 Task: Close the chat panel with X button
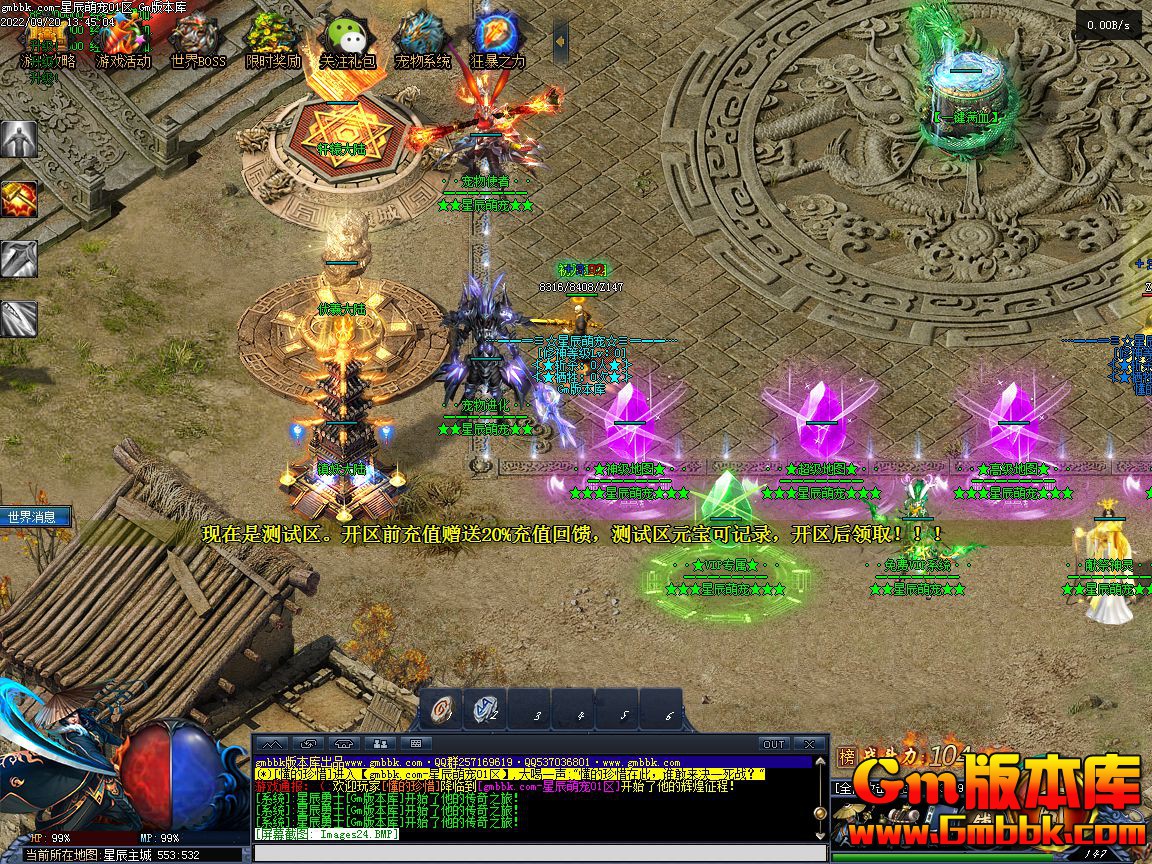click(810, 744)
